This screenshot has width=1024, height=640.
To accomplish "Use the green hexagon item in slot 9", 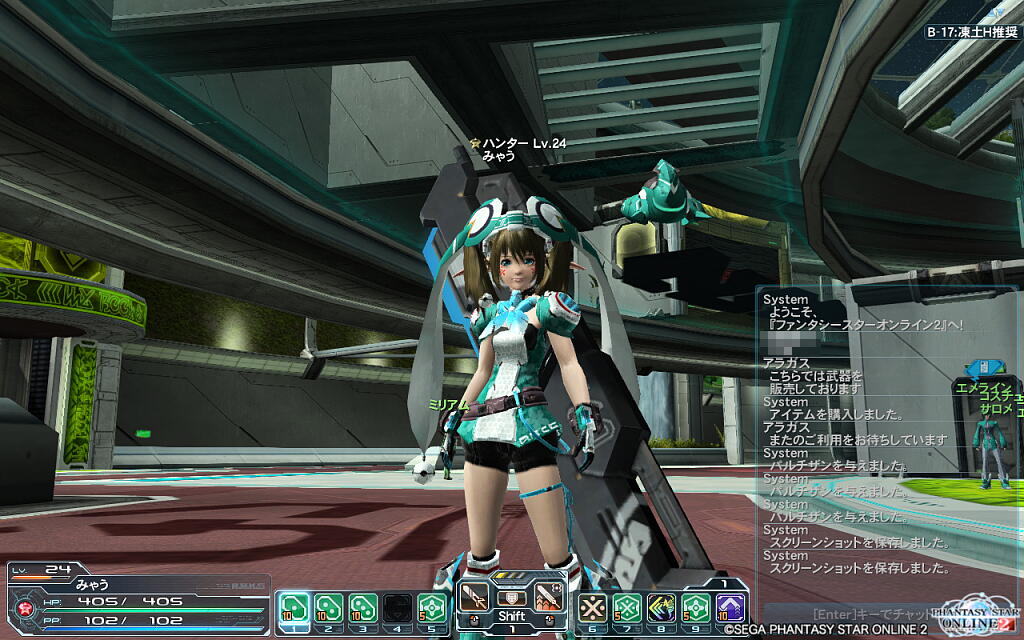I will click(696, 607).
